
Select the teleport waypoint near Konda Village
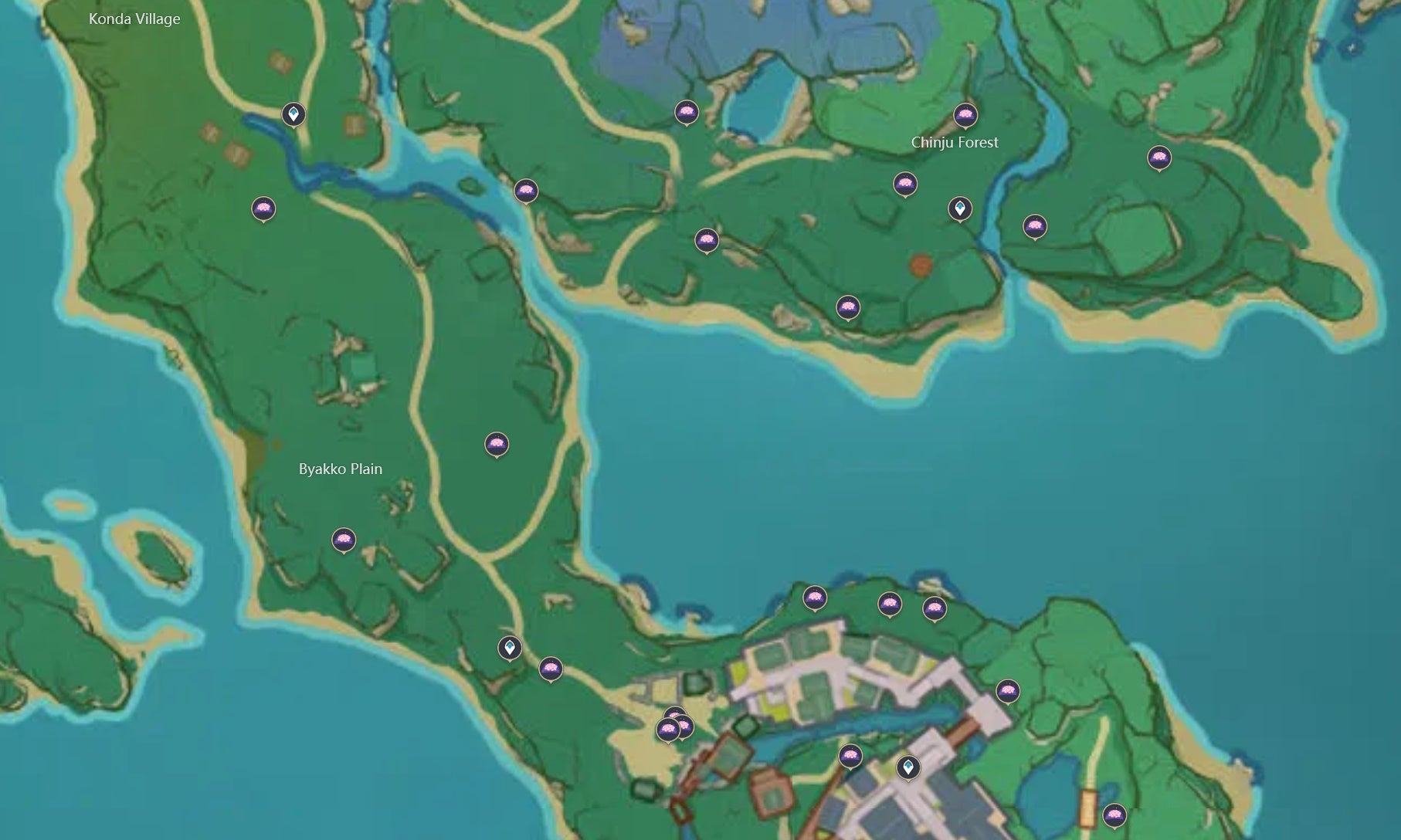(293, 114)
